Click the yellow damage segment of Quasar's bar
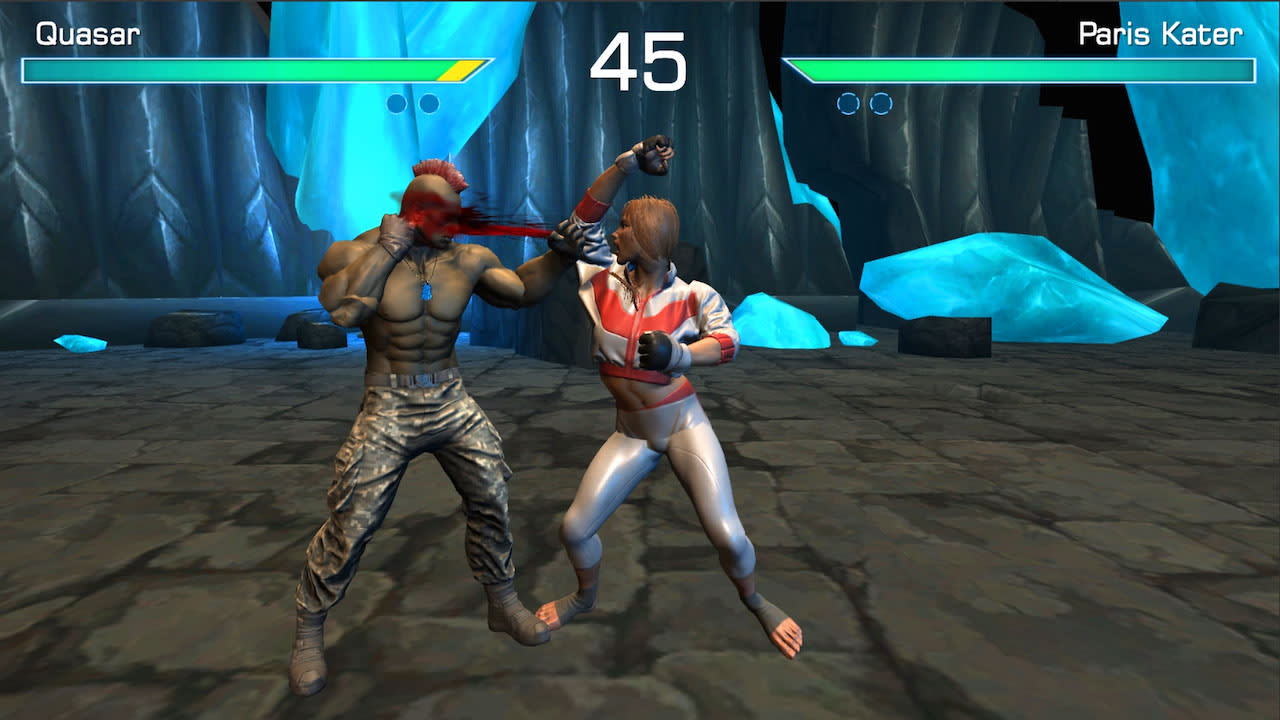Viewport: 1280px width, 720px height. pyautogui.click(x=458, y=70)
